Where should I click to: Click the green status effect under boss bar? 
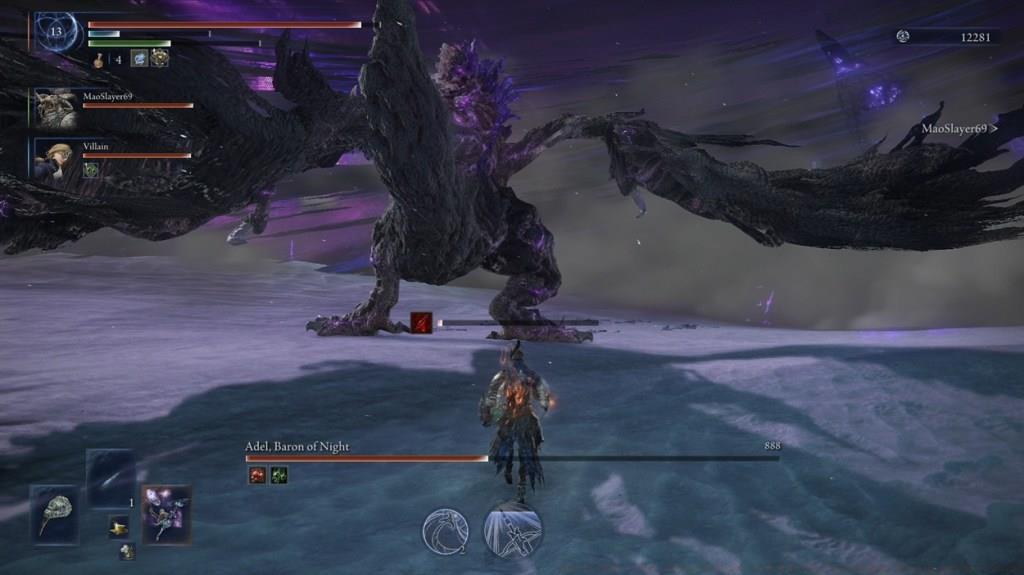(278, 476)
